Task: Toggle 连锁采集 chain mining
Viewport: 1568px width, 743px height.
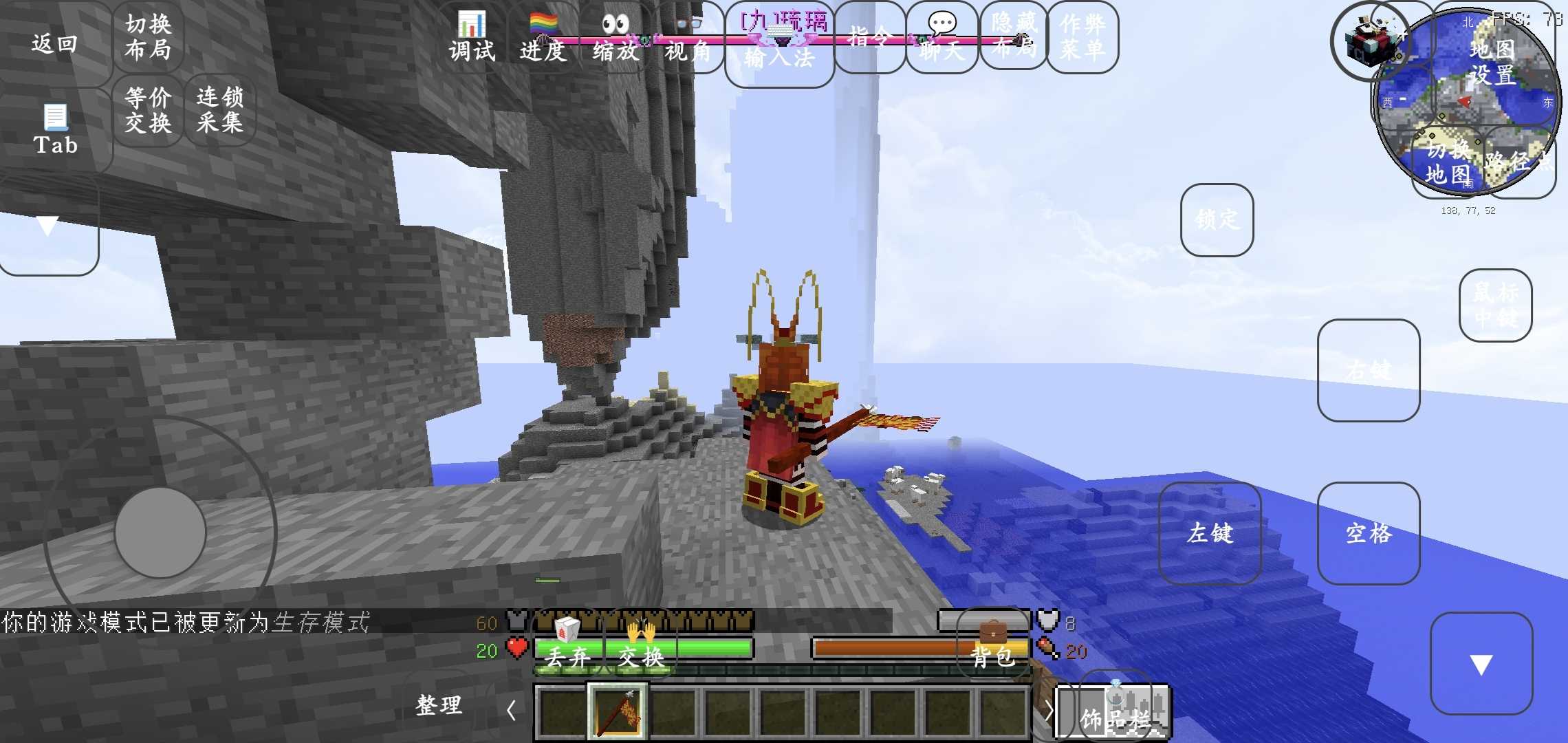Action: pos(219,110)
